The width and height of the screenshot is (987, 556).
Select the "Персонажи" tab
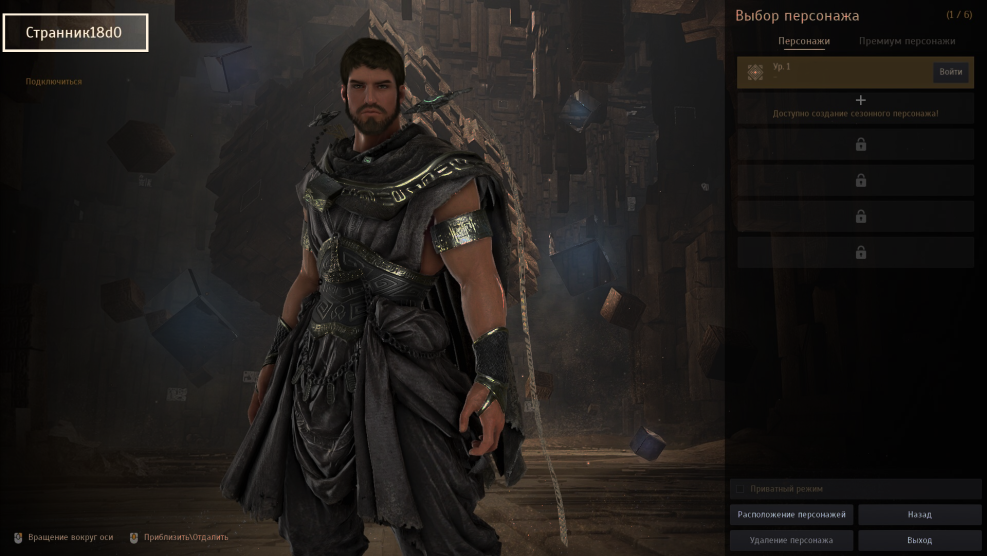(x=804, y=42)
